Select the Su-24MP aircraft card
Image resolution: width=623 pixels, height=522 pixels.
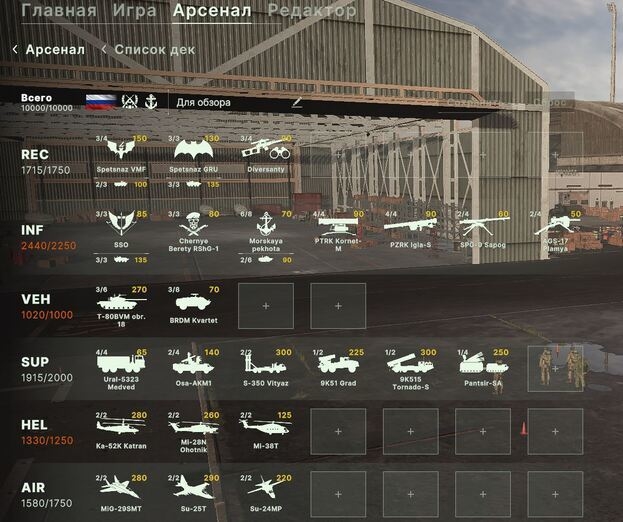coord(266,492)
